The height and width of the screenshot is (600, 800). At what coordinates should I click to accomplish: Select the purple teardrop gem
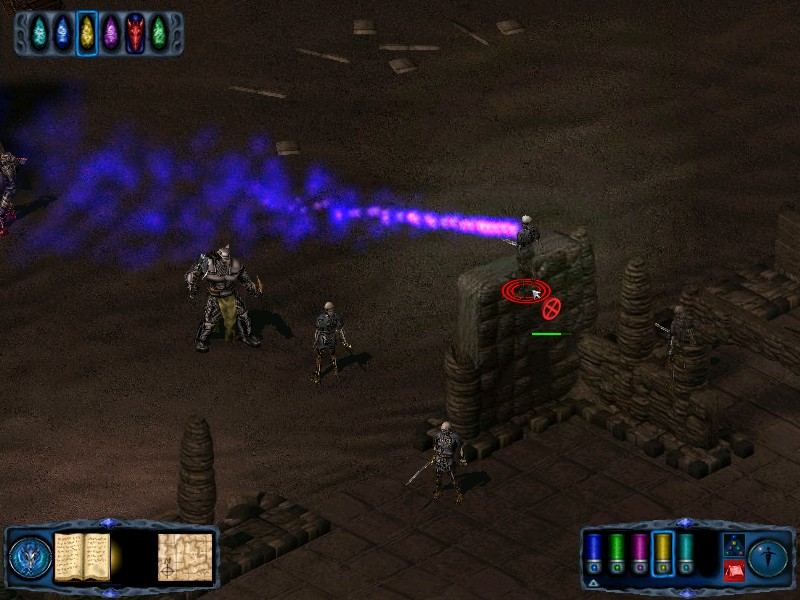(111, 33)
